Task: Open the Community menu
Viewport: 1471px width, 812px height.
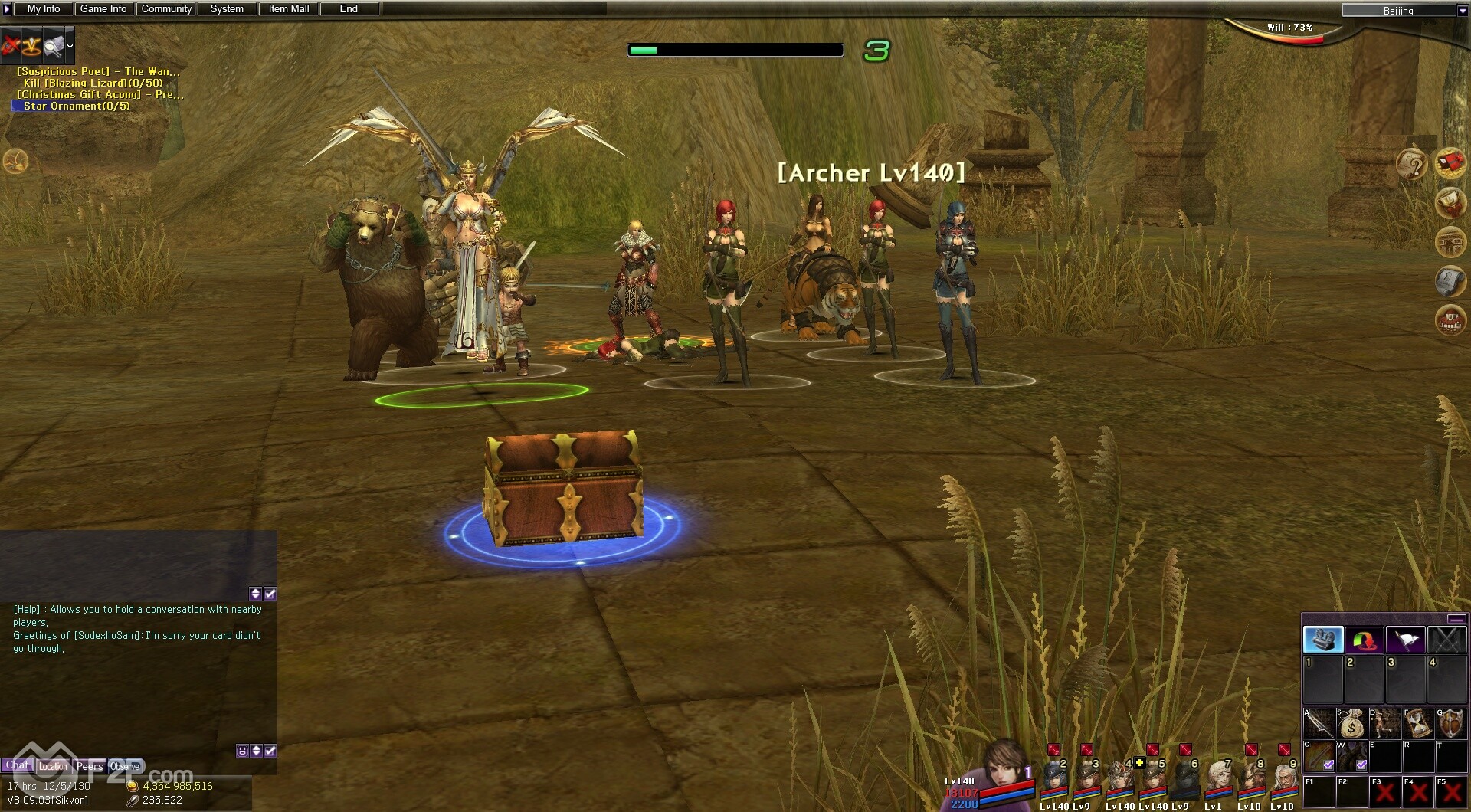Action: 166,9
